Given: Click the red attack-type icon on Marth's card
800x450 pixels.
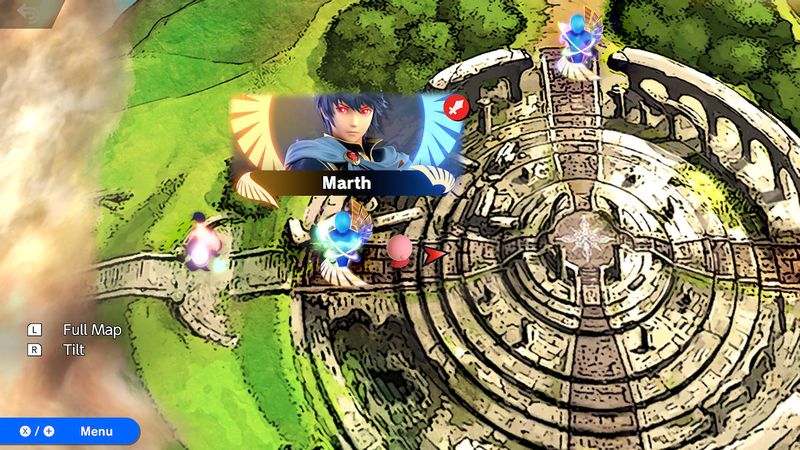Looking at the screenshot, I should coord(456,106).
